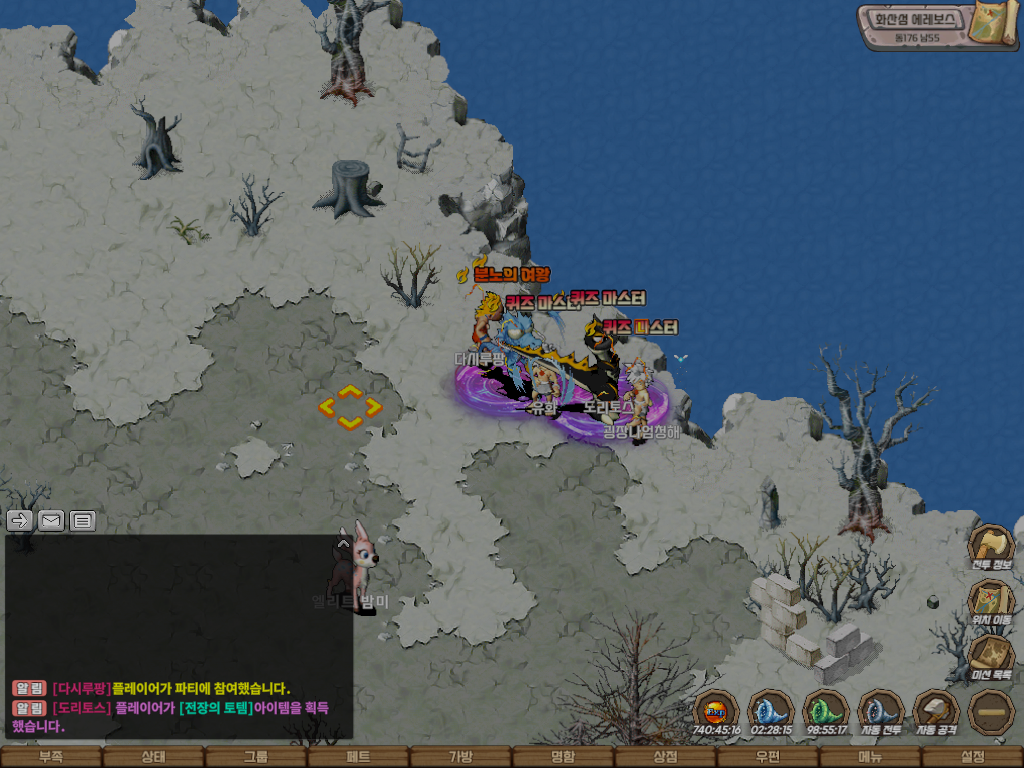Viewport: 1024px width, 768px height.
Task: Show the 명함 (name card) menu
Action: (563, 757)
